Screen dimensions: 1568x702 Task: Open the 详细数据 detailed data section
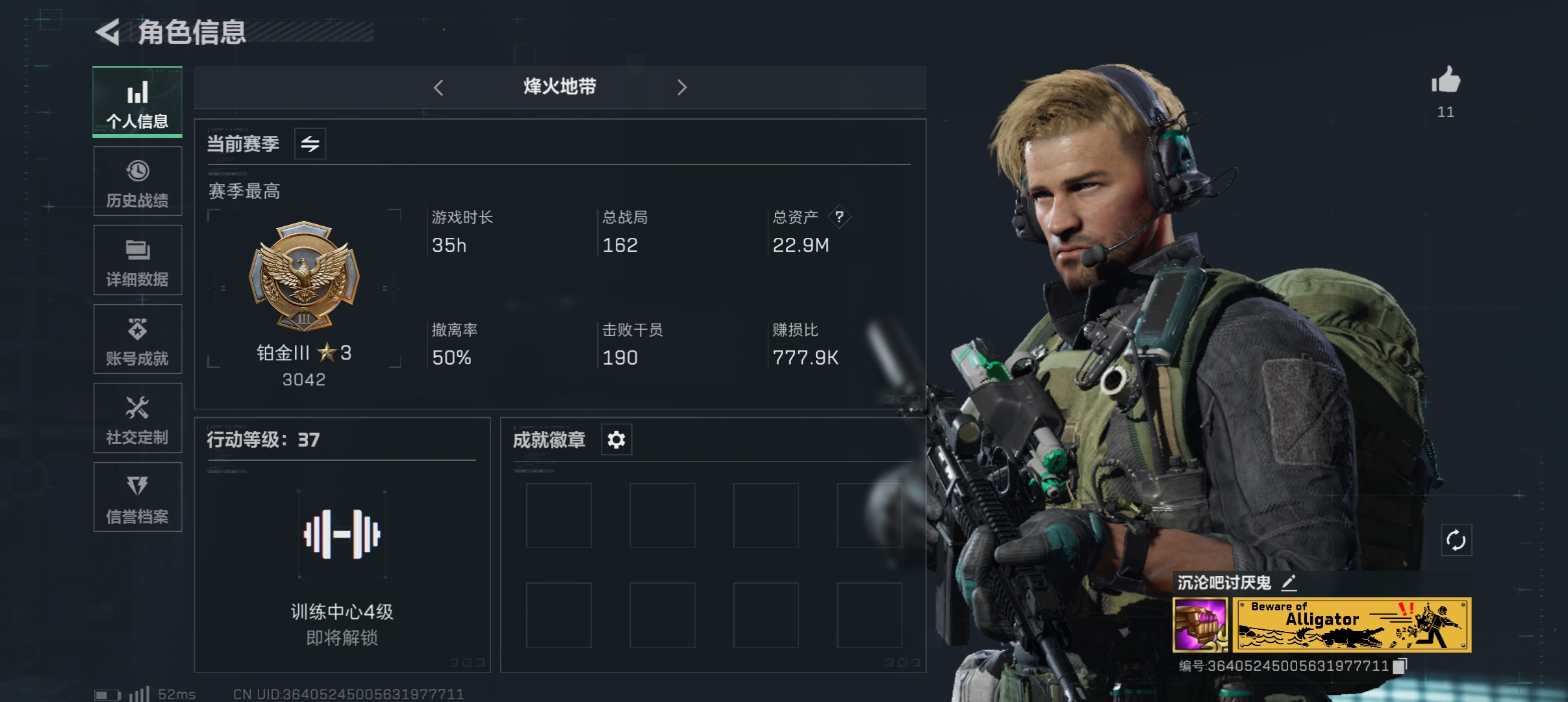(137, 260)
